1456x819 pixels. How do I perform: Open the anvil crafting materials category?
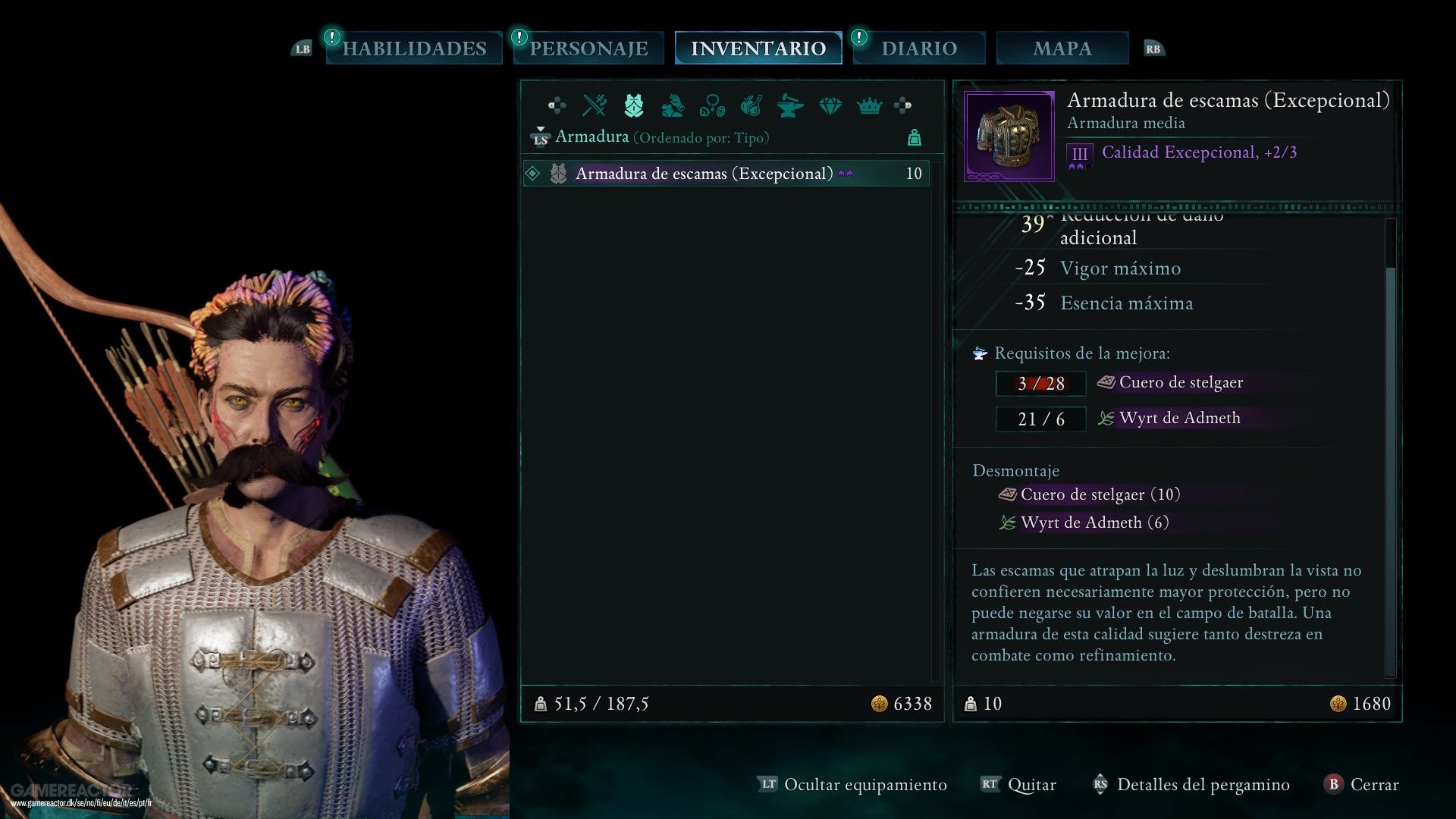click(790, 105)
